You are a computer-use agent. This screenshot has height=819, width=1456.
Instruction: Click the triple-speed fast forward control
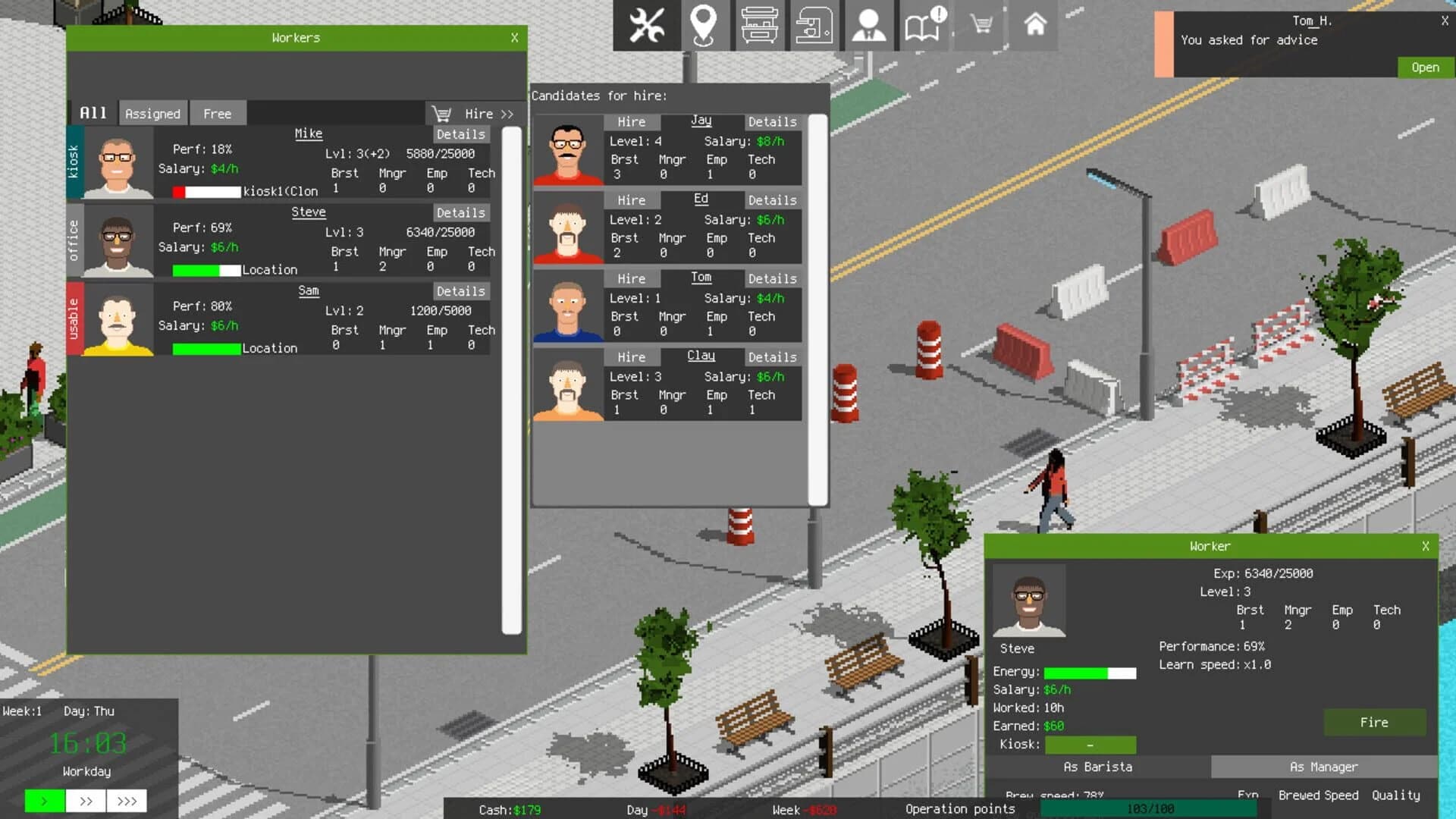coord(127,801)
